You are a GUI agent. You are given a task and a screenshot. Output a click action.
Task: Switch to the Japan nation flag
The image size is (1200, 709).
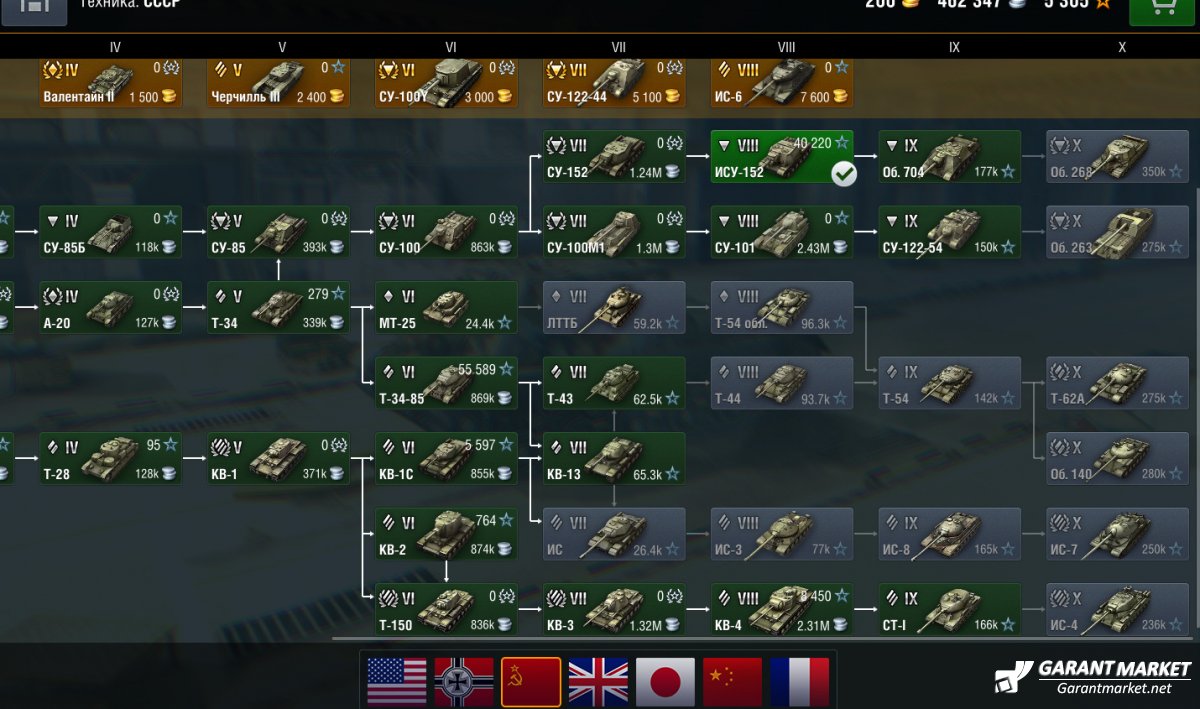pyautogui.click(x=665, y=682)
